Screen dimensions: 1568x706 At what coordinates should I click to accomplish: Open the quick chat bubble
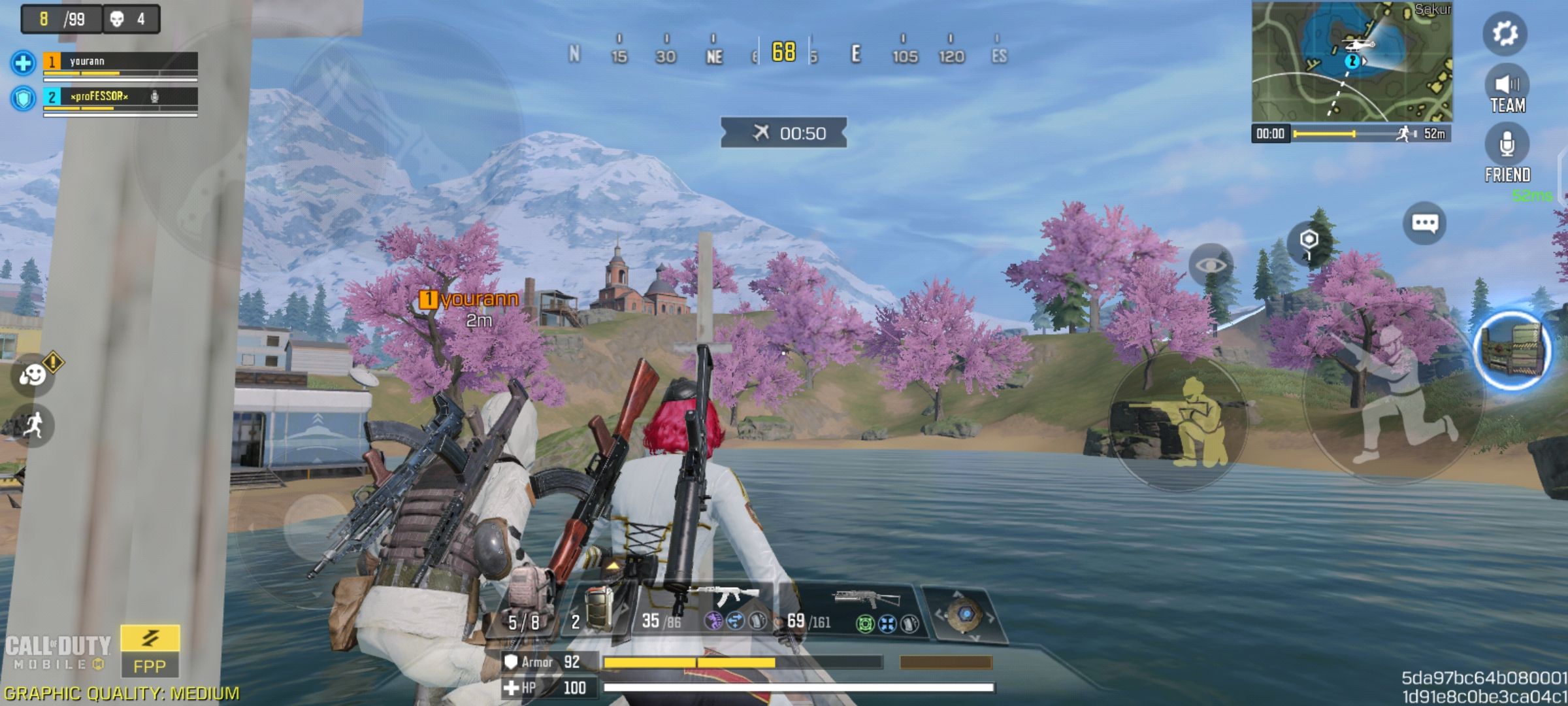pos(1424,224)
